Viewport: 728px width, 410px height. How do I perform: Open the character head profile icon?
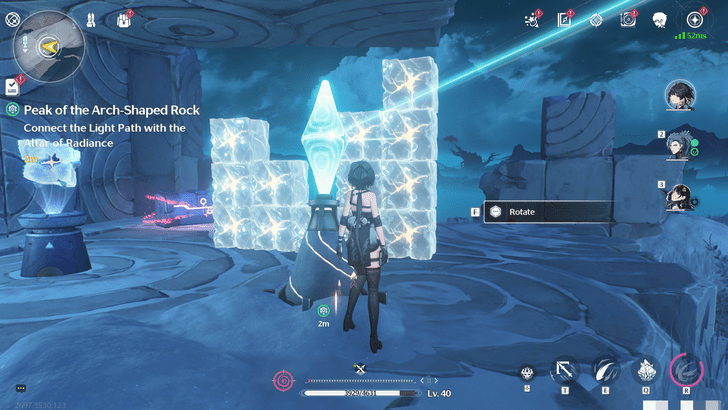point(660,19)
